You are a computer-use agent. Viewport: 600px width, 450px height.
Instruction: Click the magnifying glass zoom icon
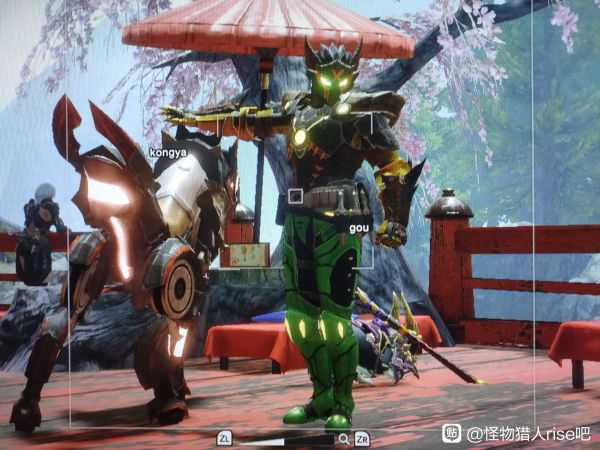point(343,438)
